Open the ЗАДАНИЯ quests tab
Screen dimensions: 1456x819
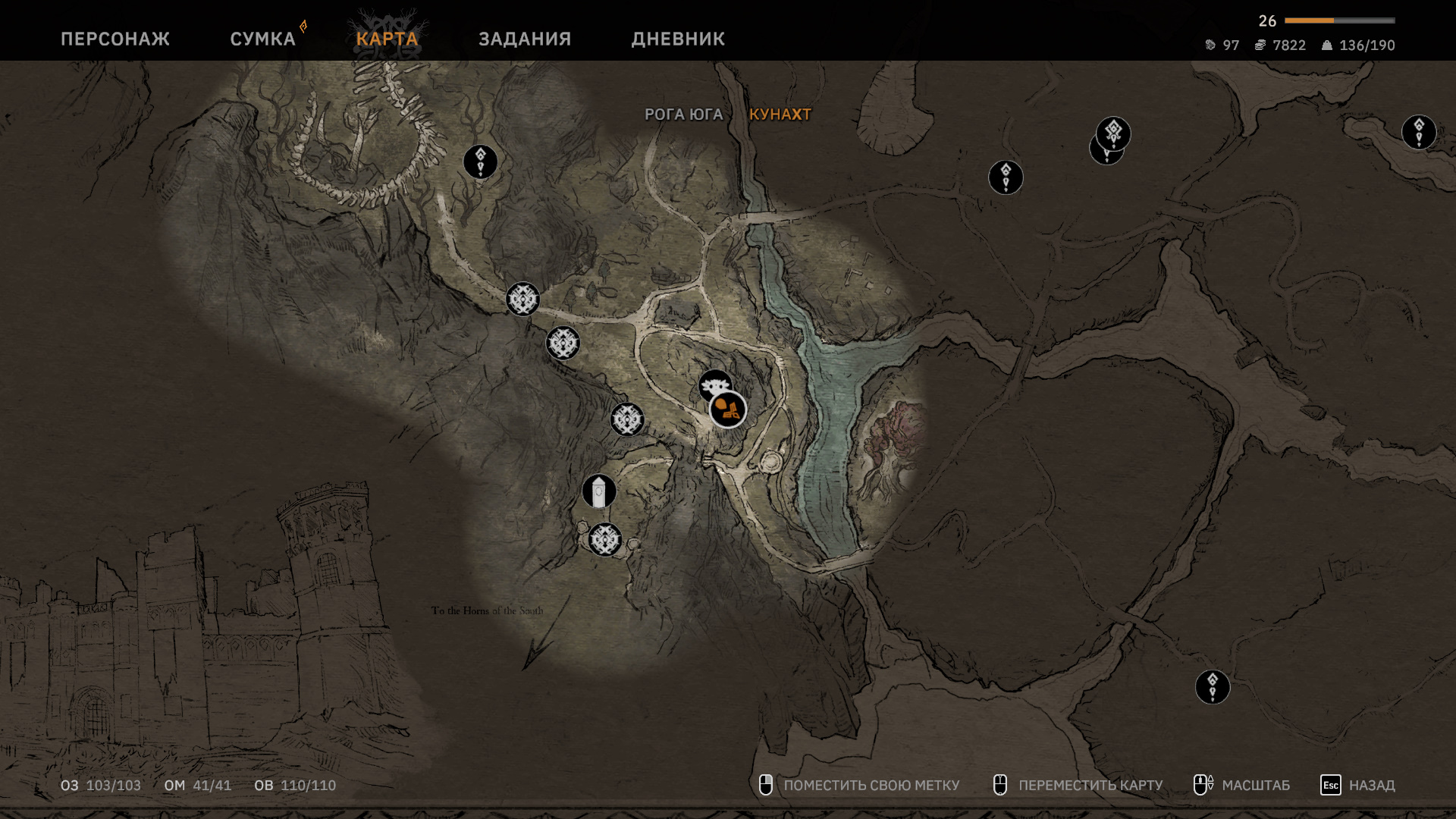pyautogui.click(x=524, y=39)
